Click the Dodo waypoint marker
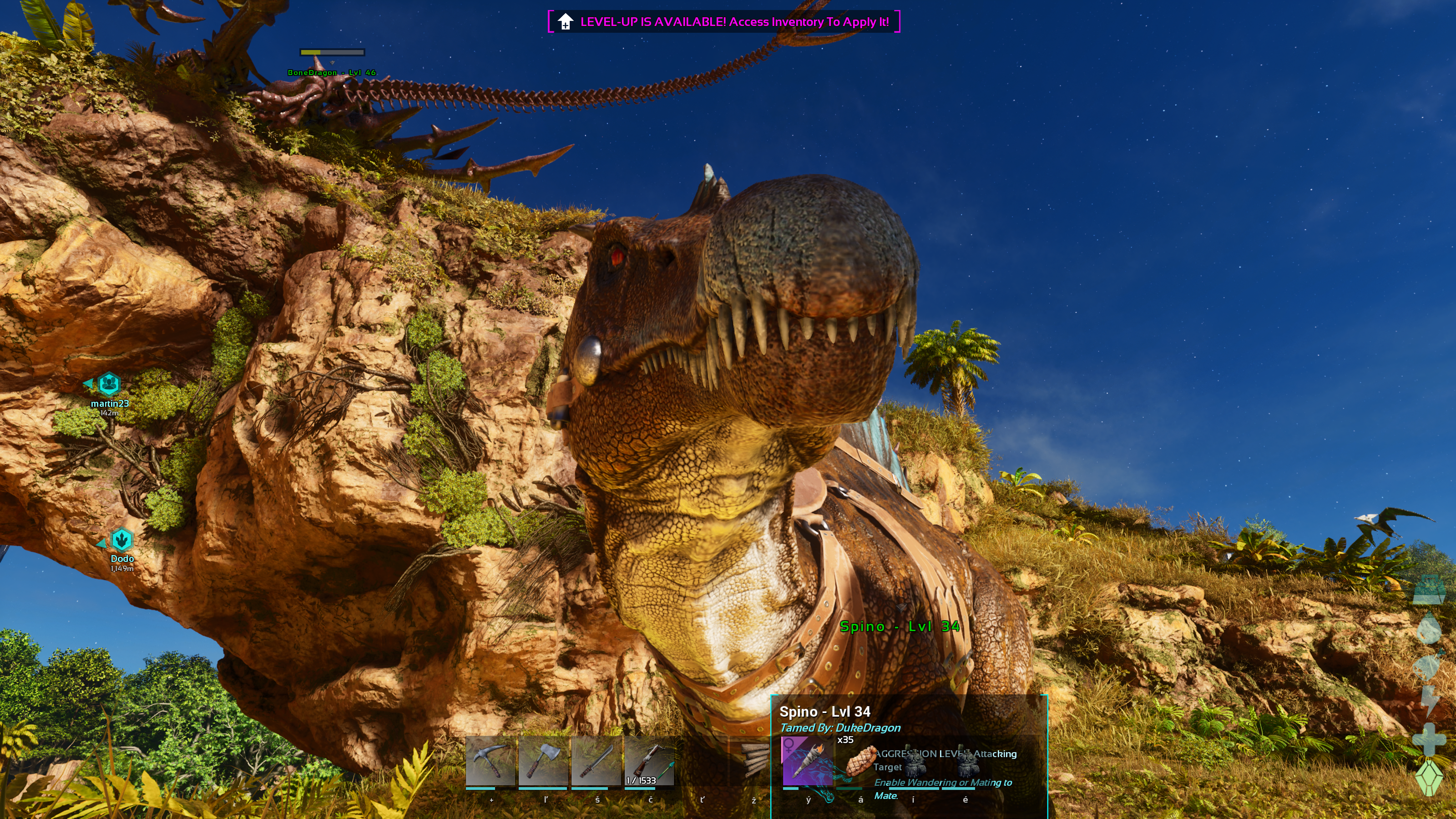 tap(121, 541)
